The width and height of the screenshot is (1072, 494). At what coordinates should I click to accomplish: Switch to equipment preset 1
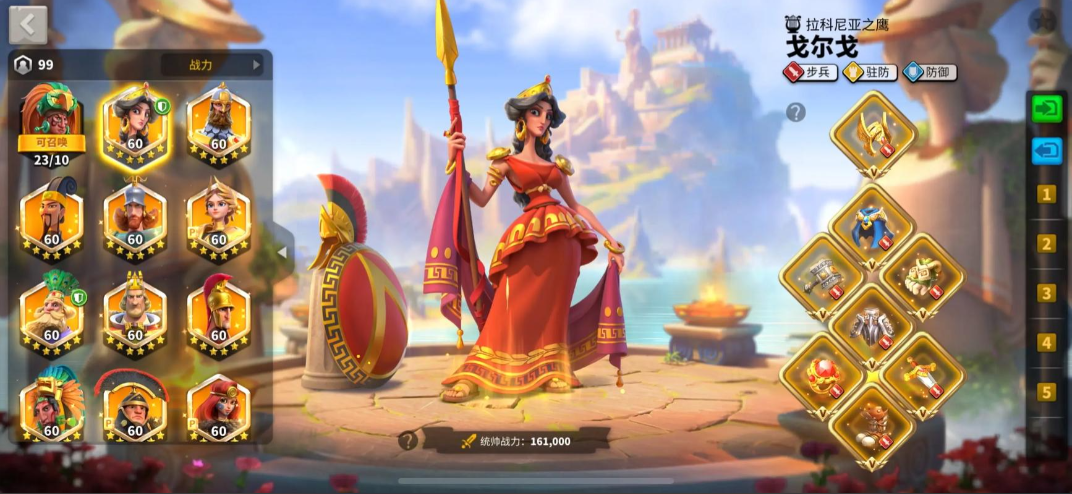[1046, 194]
